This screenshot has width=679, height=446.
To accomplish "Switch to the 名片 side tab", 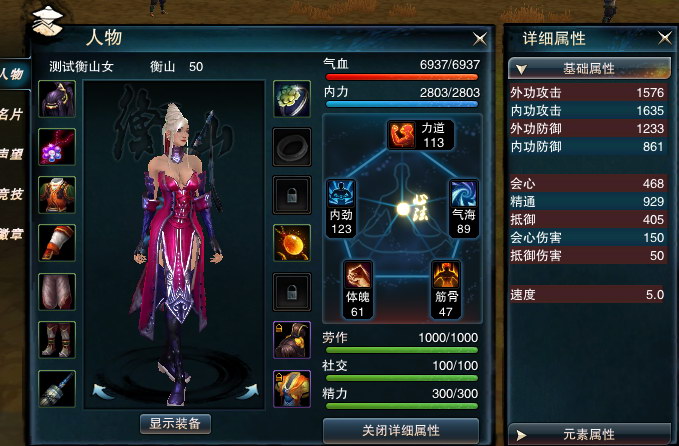I will pyautogui.click(x=12, y=113).
